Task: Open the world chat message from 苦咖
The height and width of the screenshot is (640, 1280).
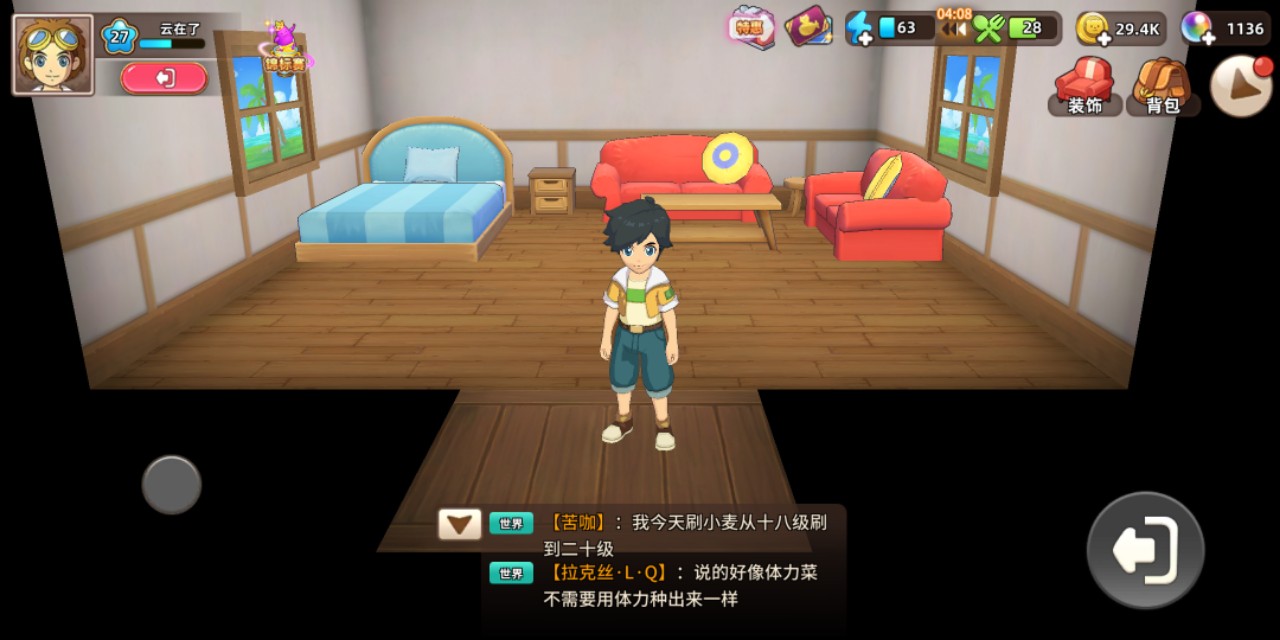Action: pos(686,535)
